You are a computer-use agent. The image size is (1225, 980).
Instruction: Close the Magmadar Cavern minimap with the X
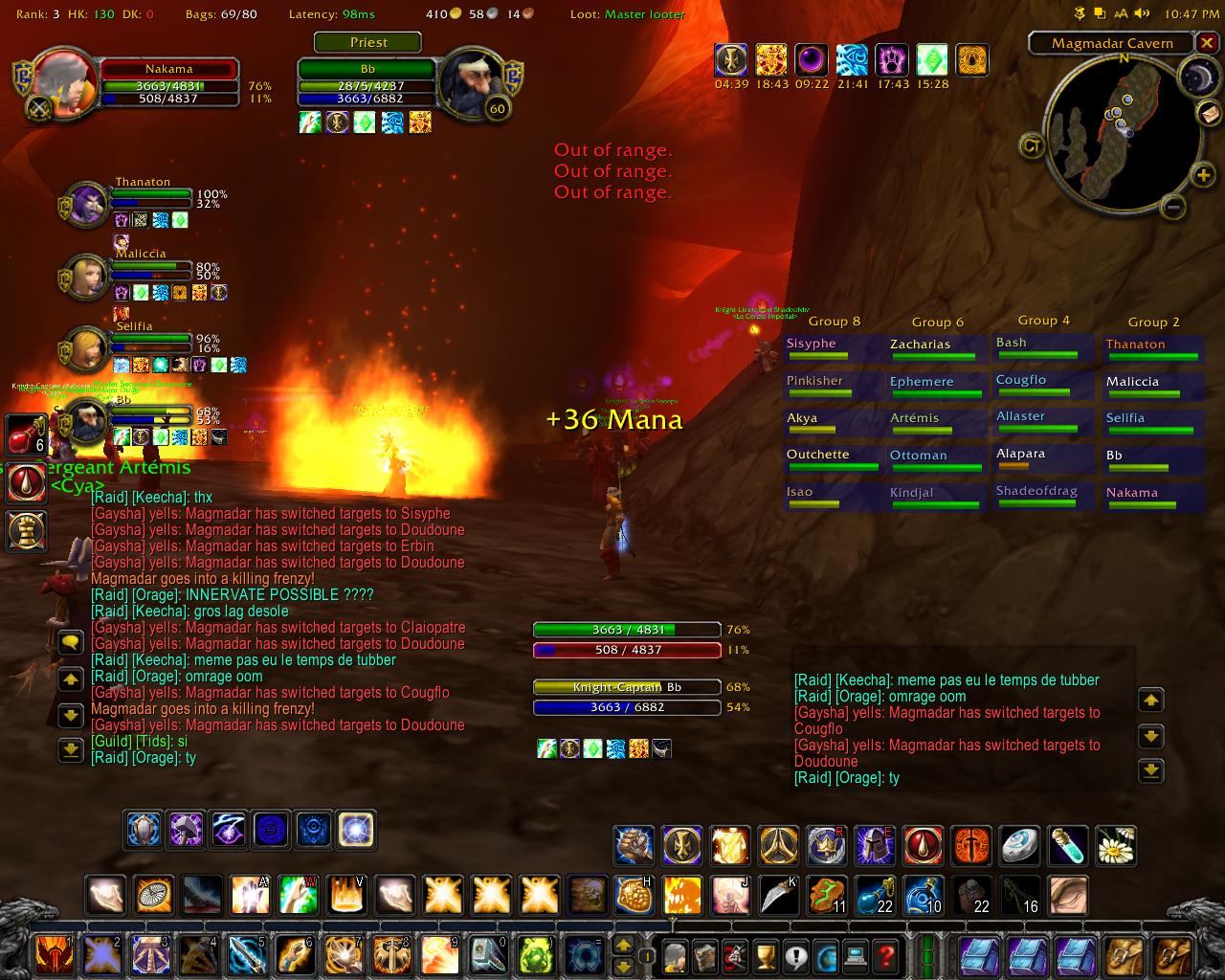(x=1207, y=43)
